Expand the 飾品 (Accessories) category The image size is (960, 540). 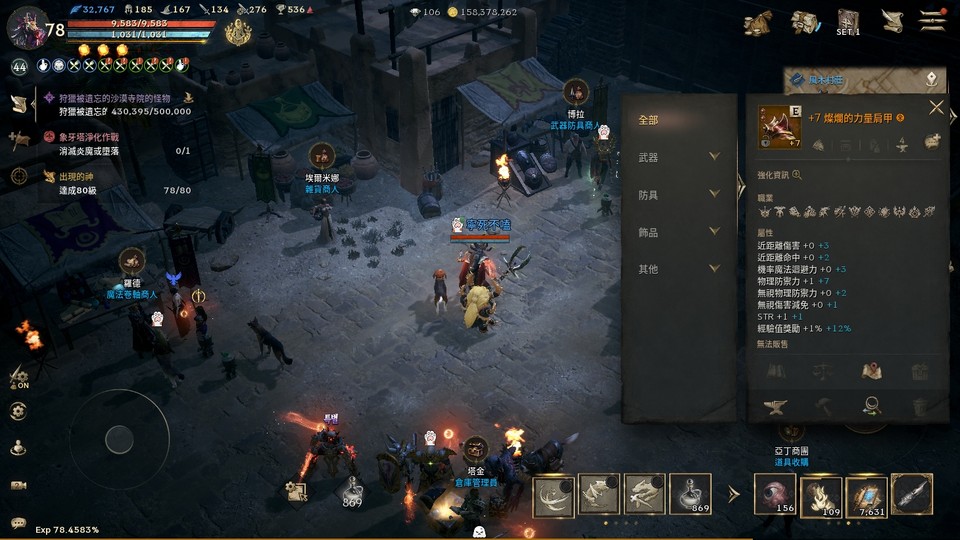pos(679,232)
